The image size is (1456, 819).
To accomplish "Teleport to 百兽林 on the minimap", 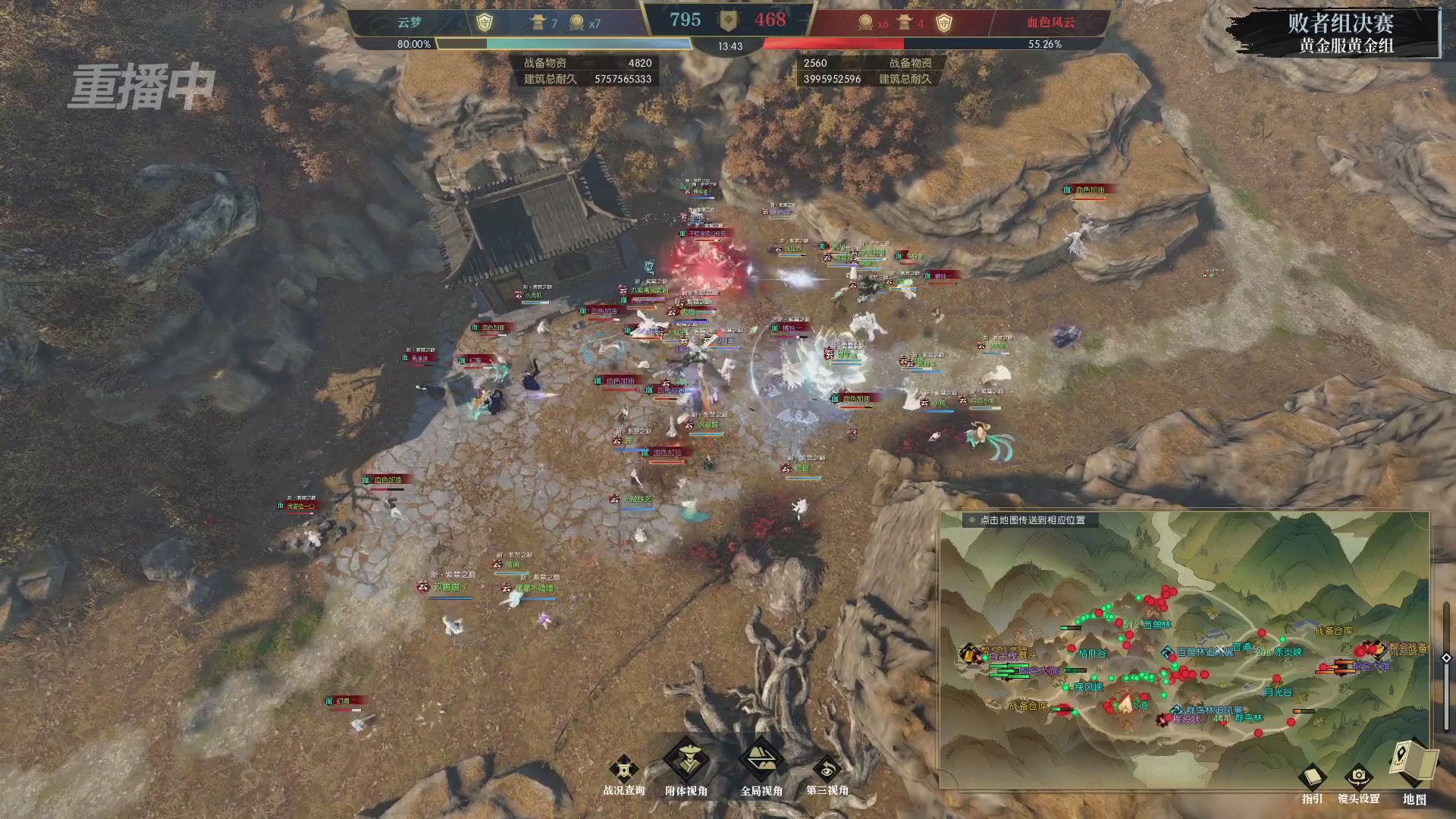I will (x=1156, y=625).
